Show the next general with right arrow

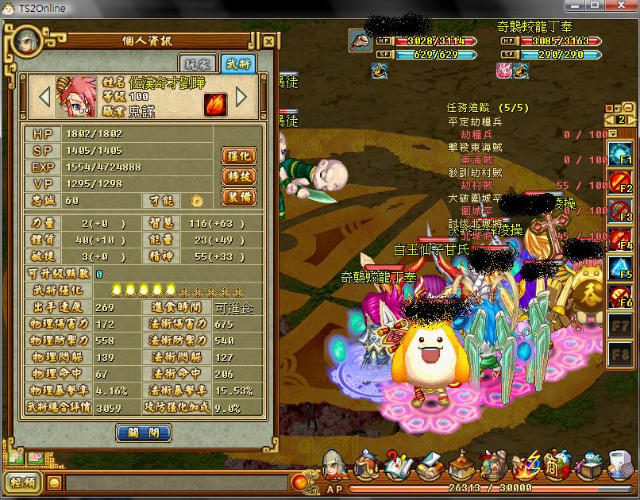point(240,97)
